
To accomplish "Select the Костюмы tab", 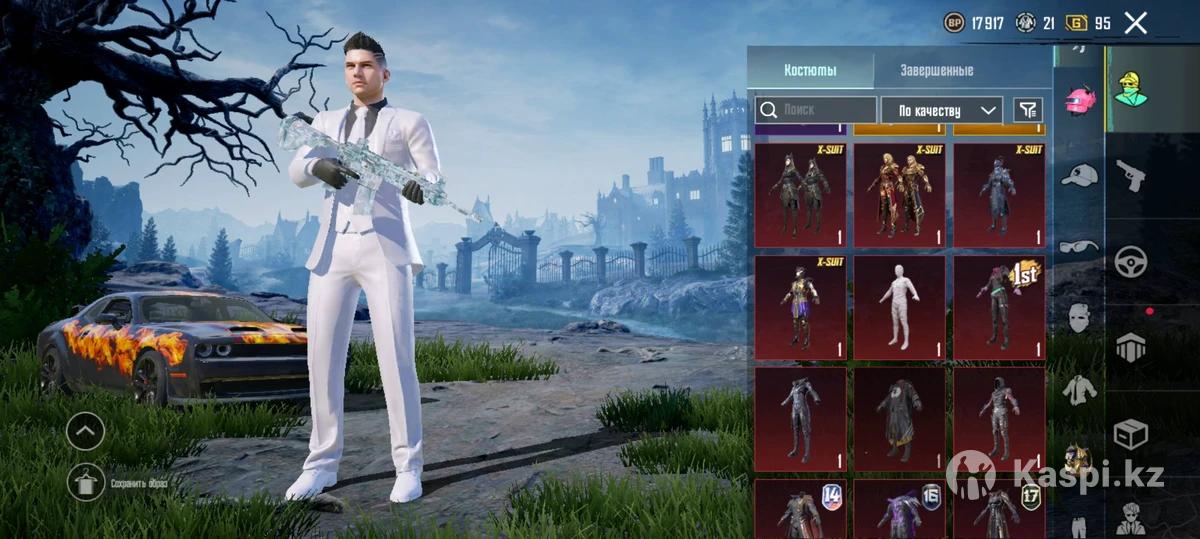I will [810, 71].
